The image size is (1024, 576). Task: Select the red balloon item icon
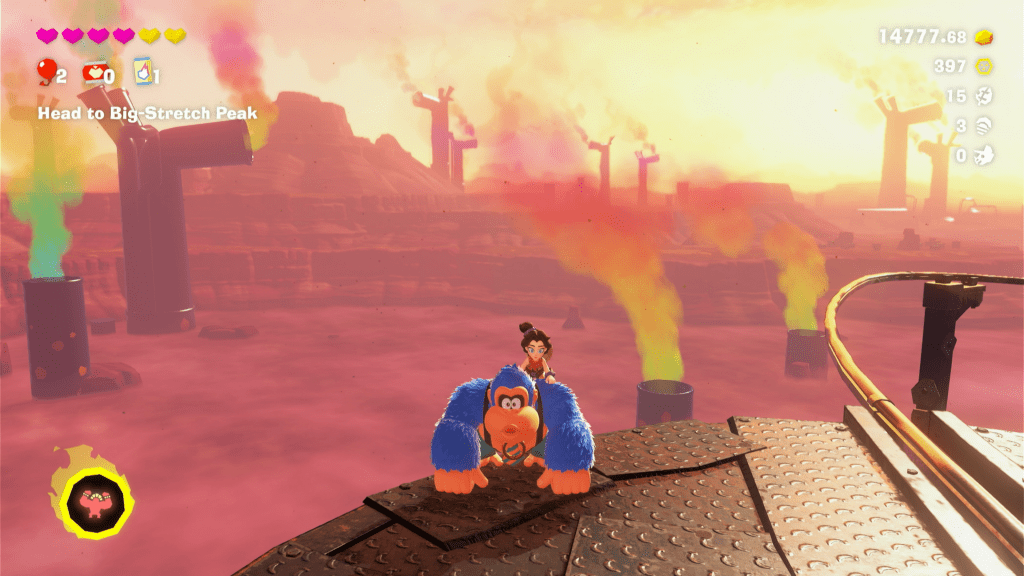tap(46, 70)
